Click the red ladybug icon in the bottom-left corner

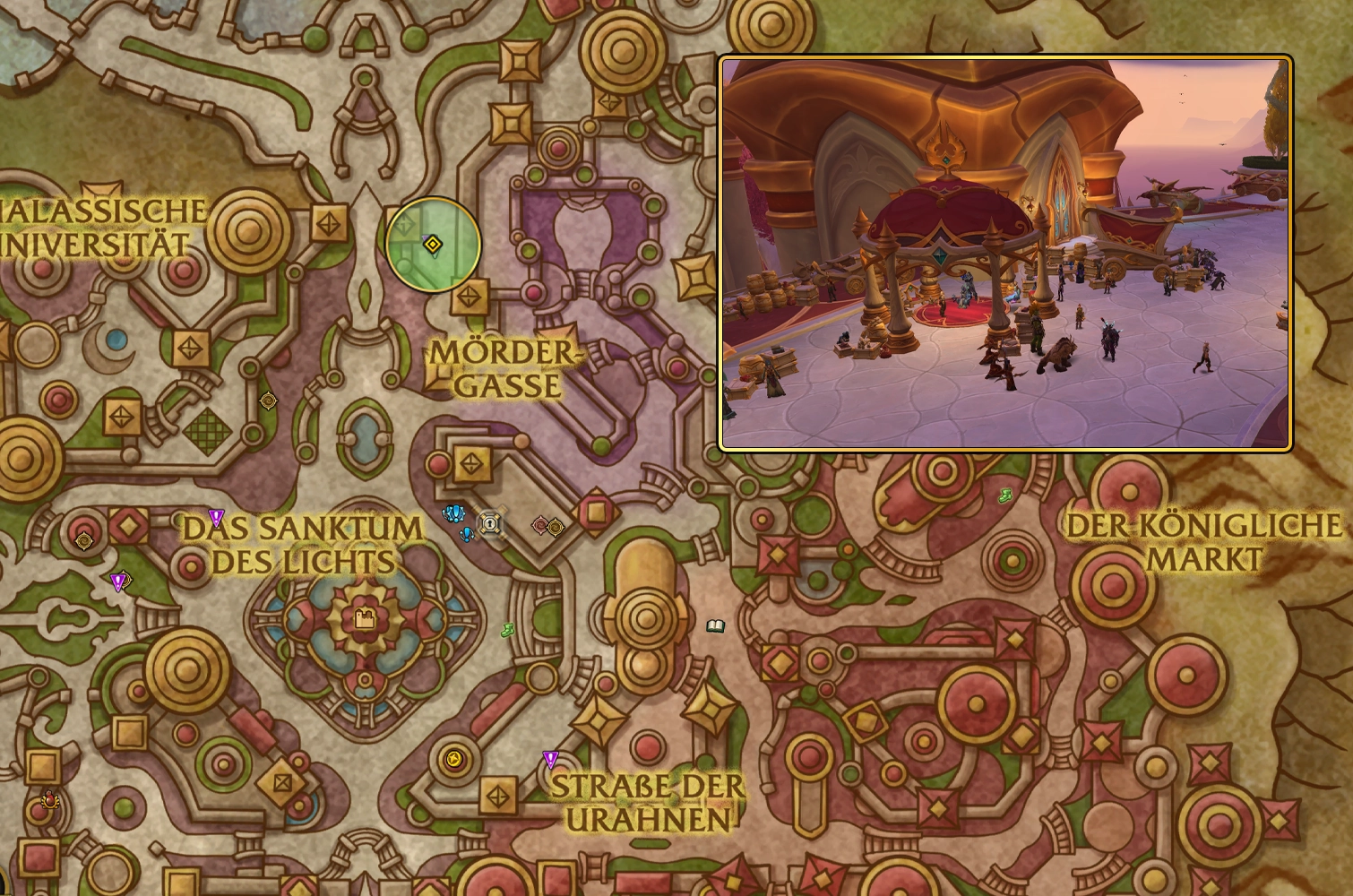[x=49, y=797]
